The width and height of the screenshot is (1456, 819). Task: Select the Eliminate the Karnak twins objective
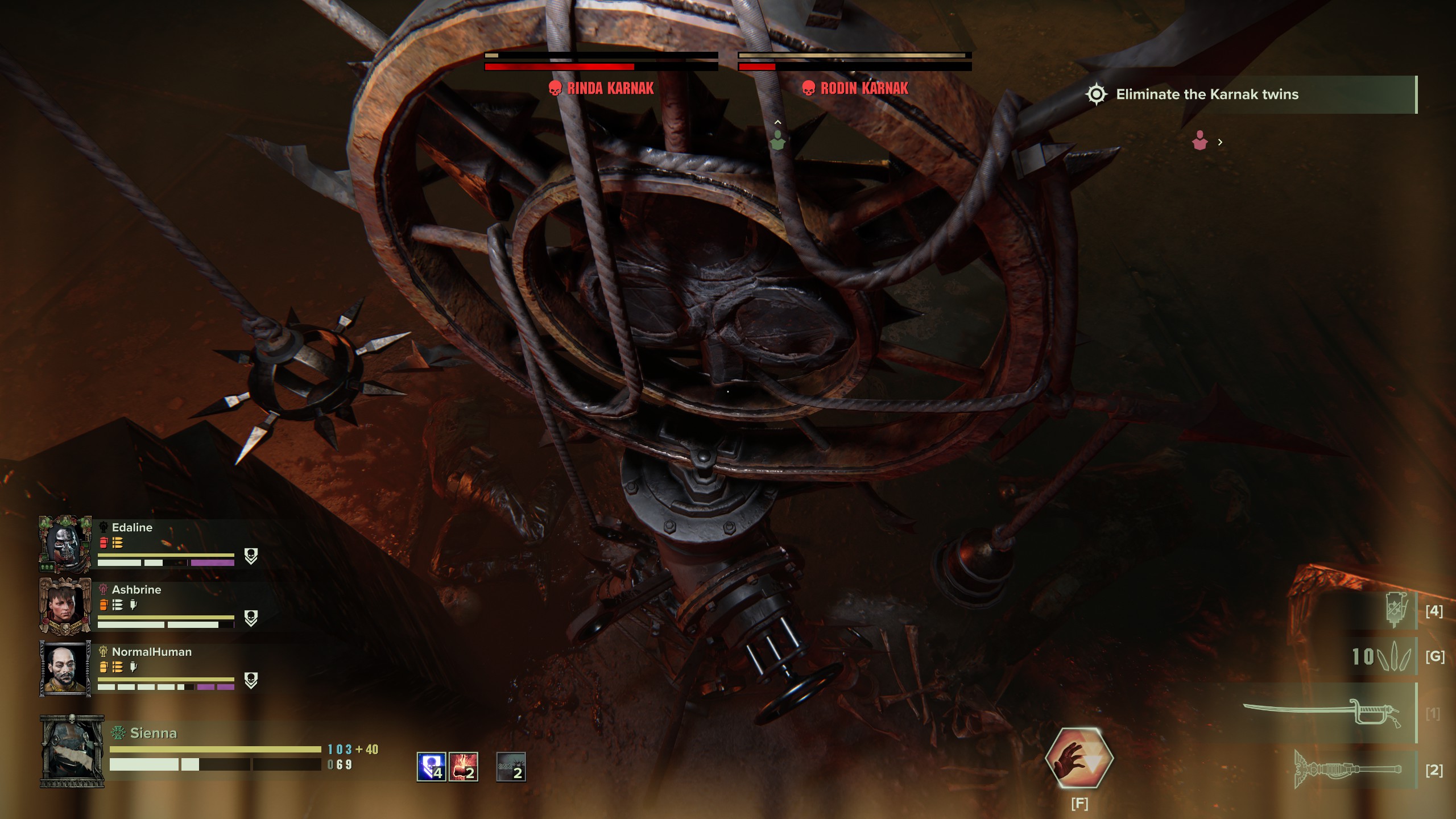tap(1207, 94)
